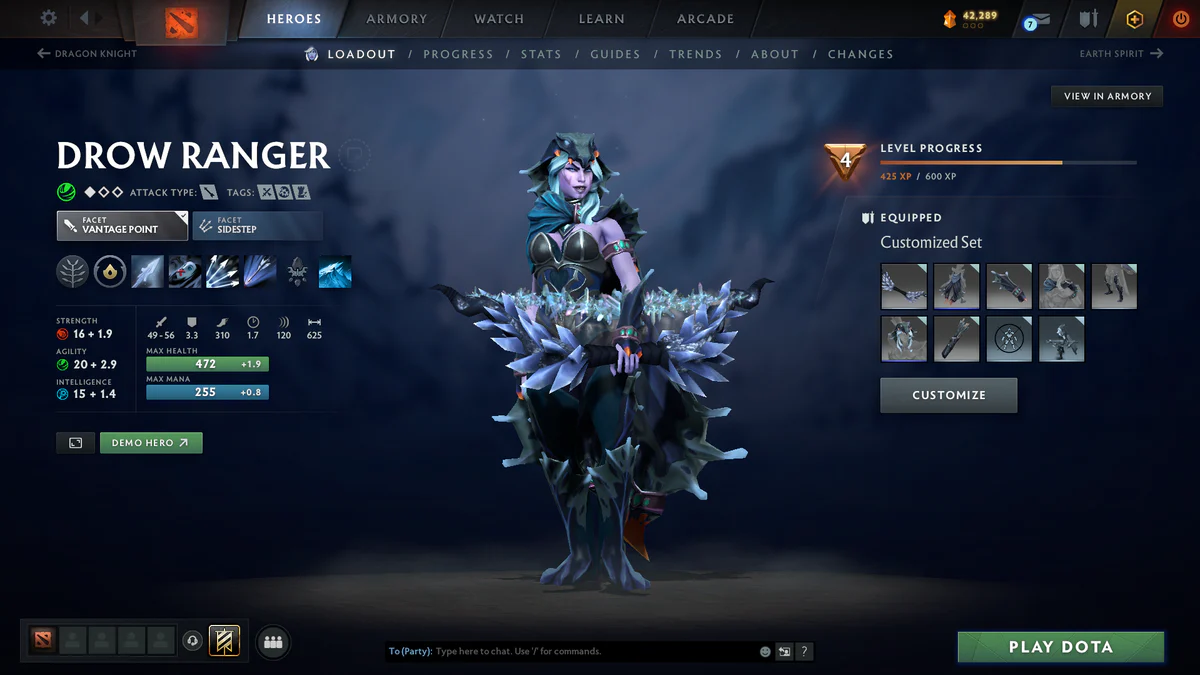
Task: Click the red power quit button
Action: (x=1180, y=19)
